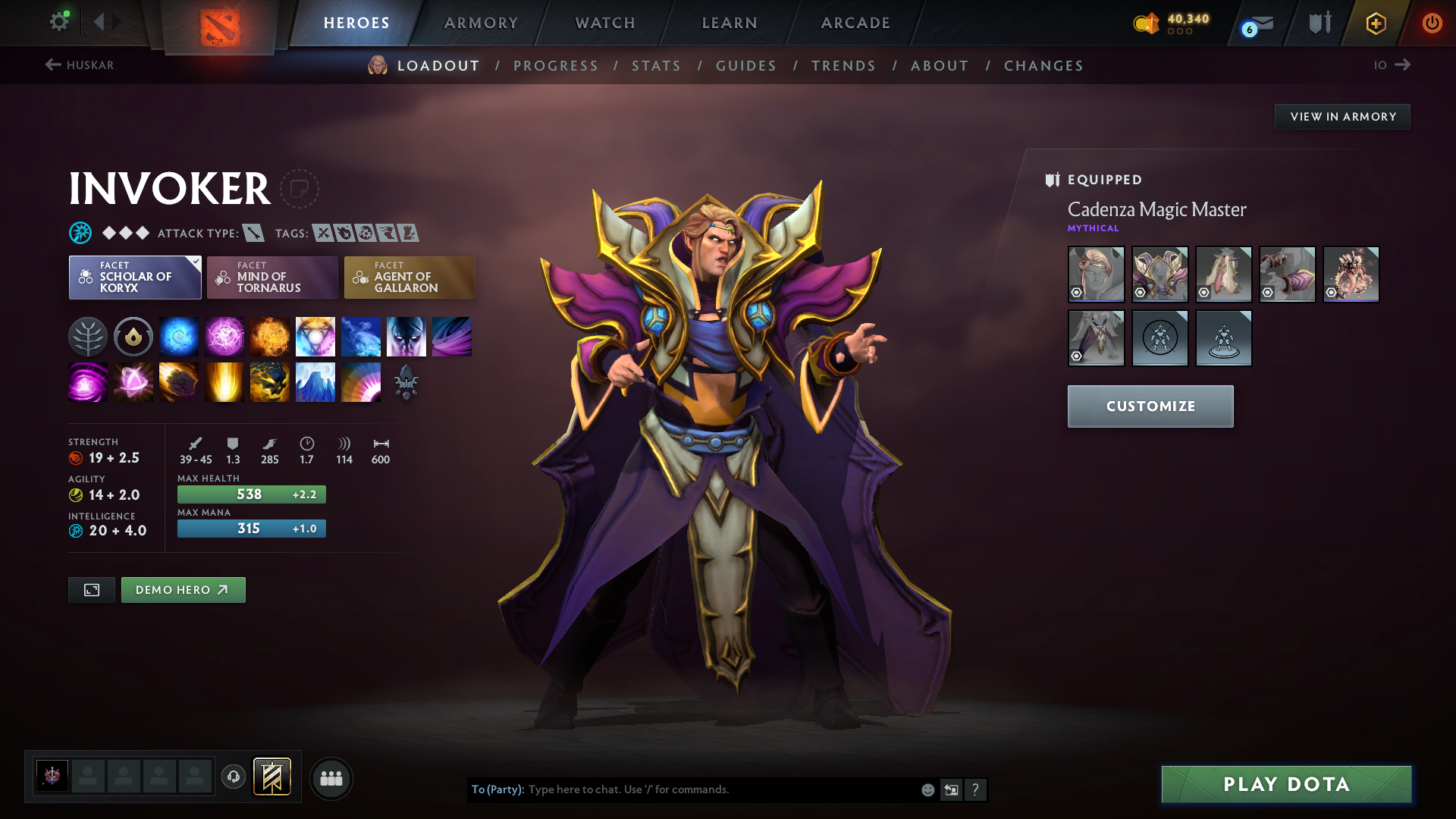Viewport: 1456px width, 819px height.
Task: Launch a match with Play Dota
Action: point(1286,784)
